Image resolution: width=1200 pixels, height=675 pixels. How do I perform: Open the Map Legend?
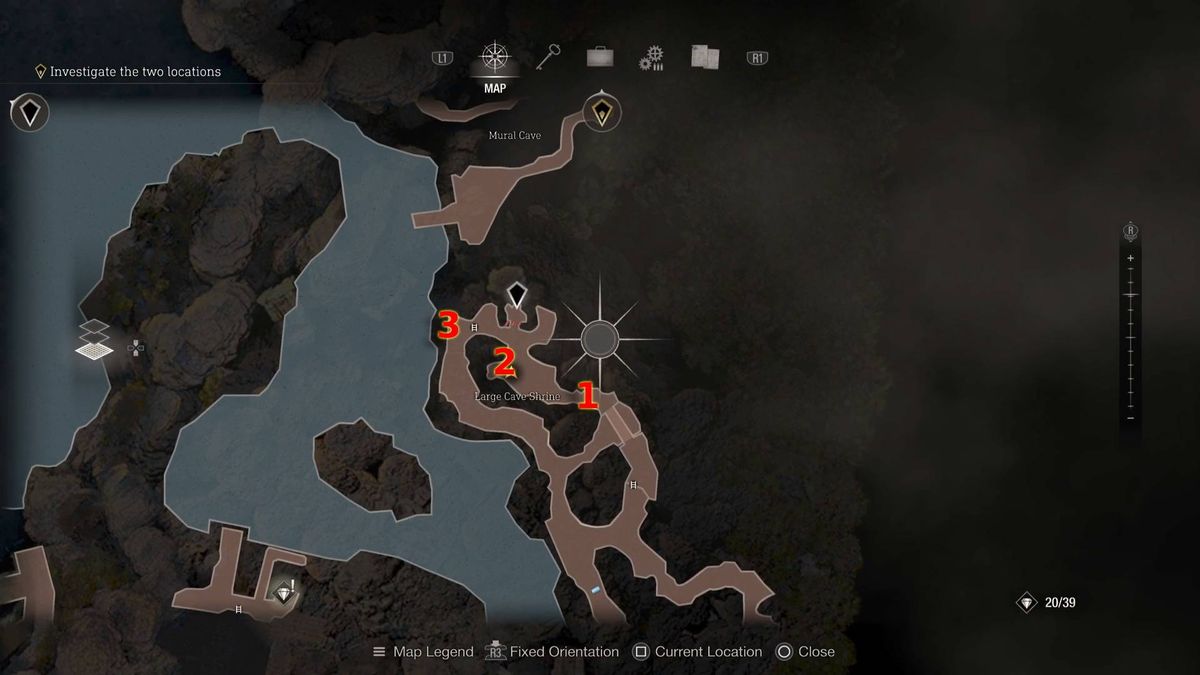(423, 651)
